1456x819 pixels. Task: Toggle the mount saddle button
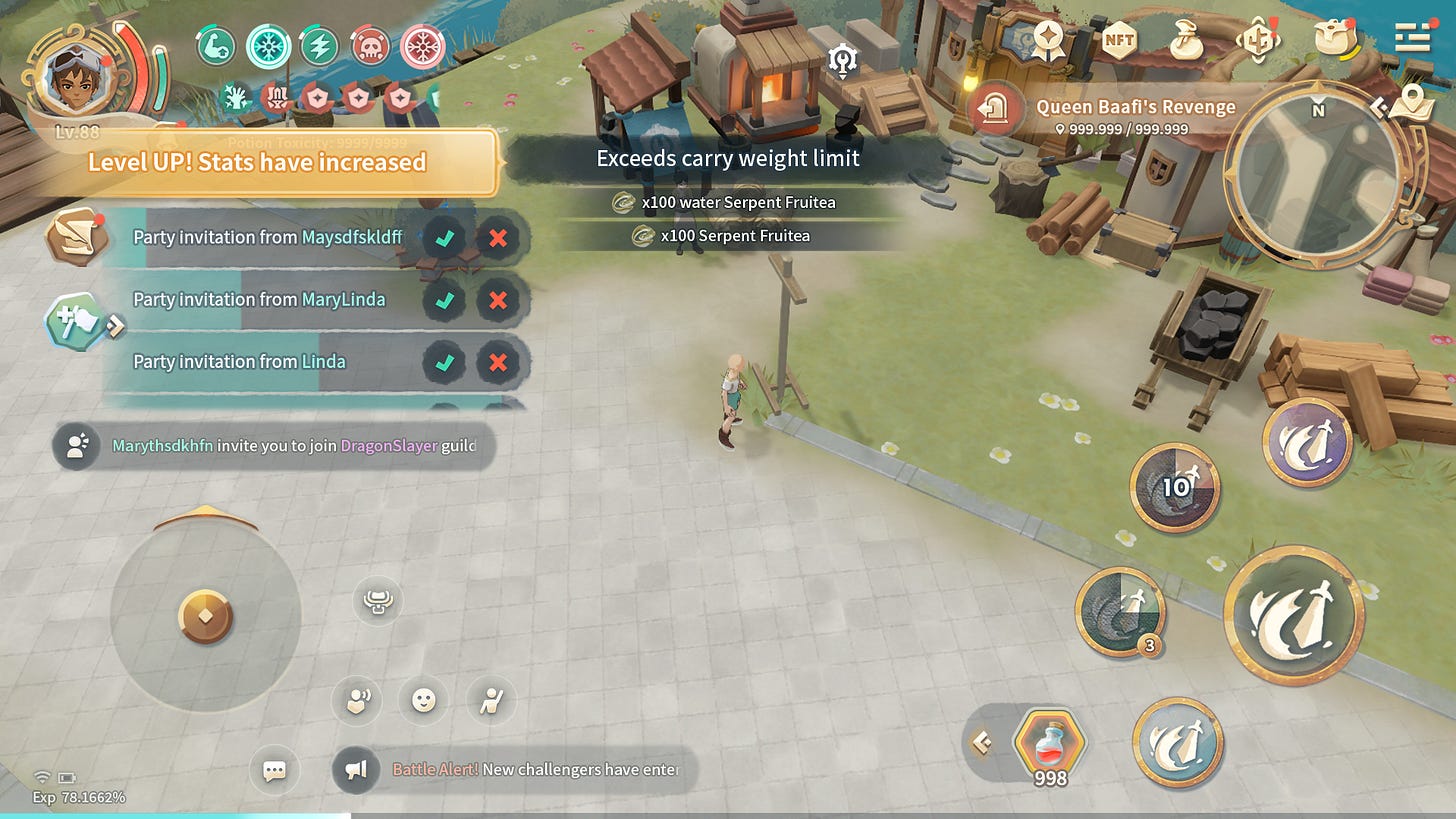click(x=378, y=601)
